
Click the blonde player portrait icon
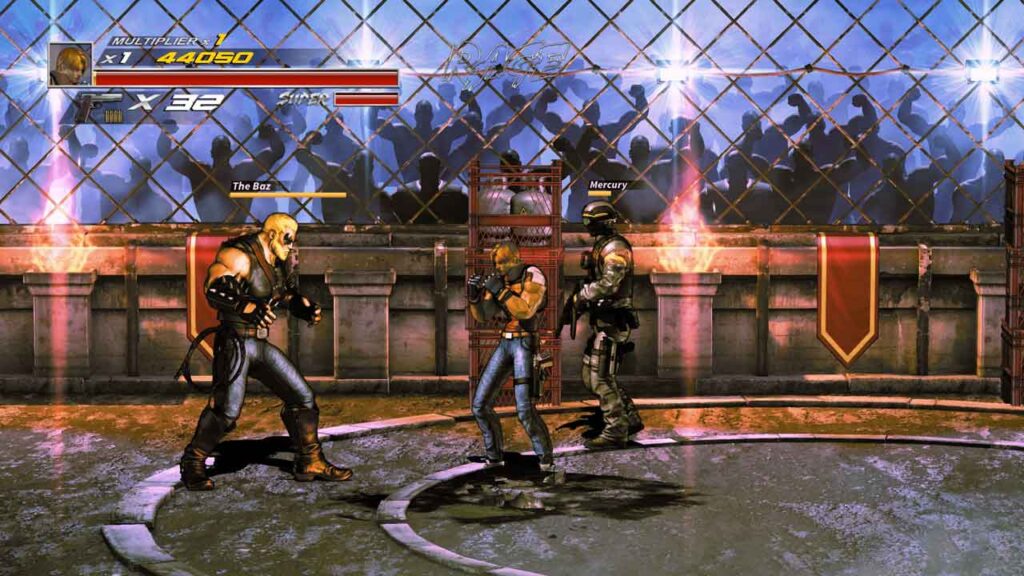pos(70,65)
